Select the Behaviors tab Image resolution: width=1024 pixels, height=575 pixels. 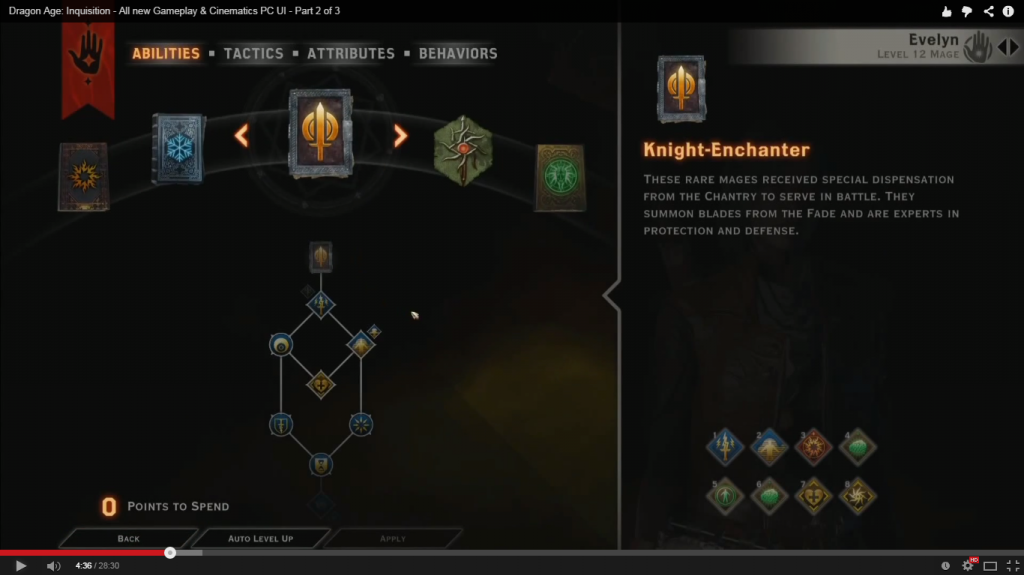point(457,53)
